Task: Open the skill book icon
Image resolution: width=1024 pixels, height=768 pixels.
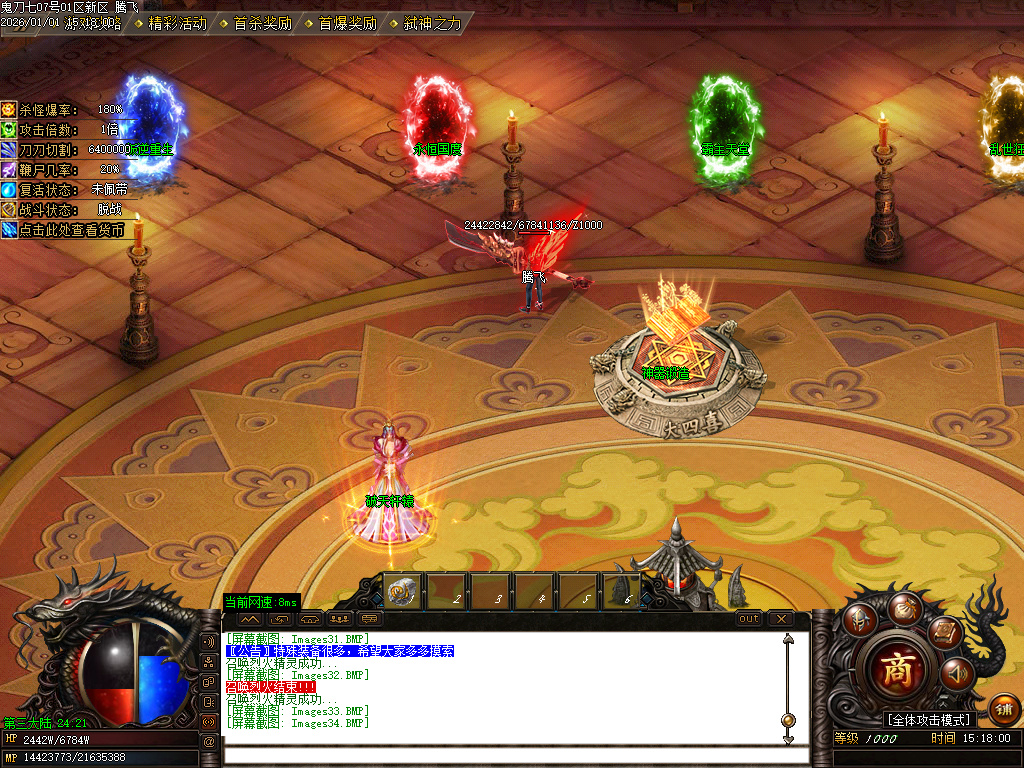Action: [944, 632]
